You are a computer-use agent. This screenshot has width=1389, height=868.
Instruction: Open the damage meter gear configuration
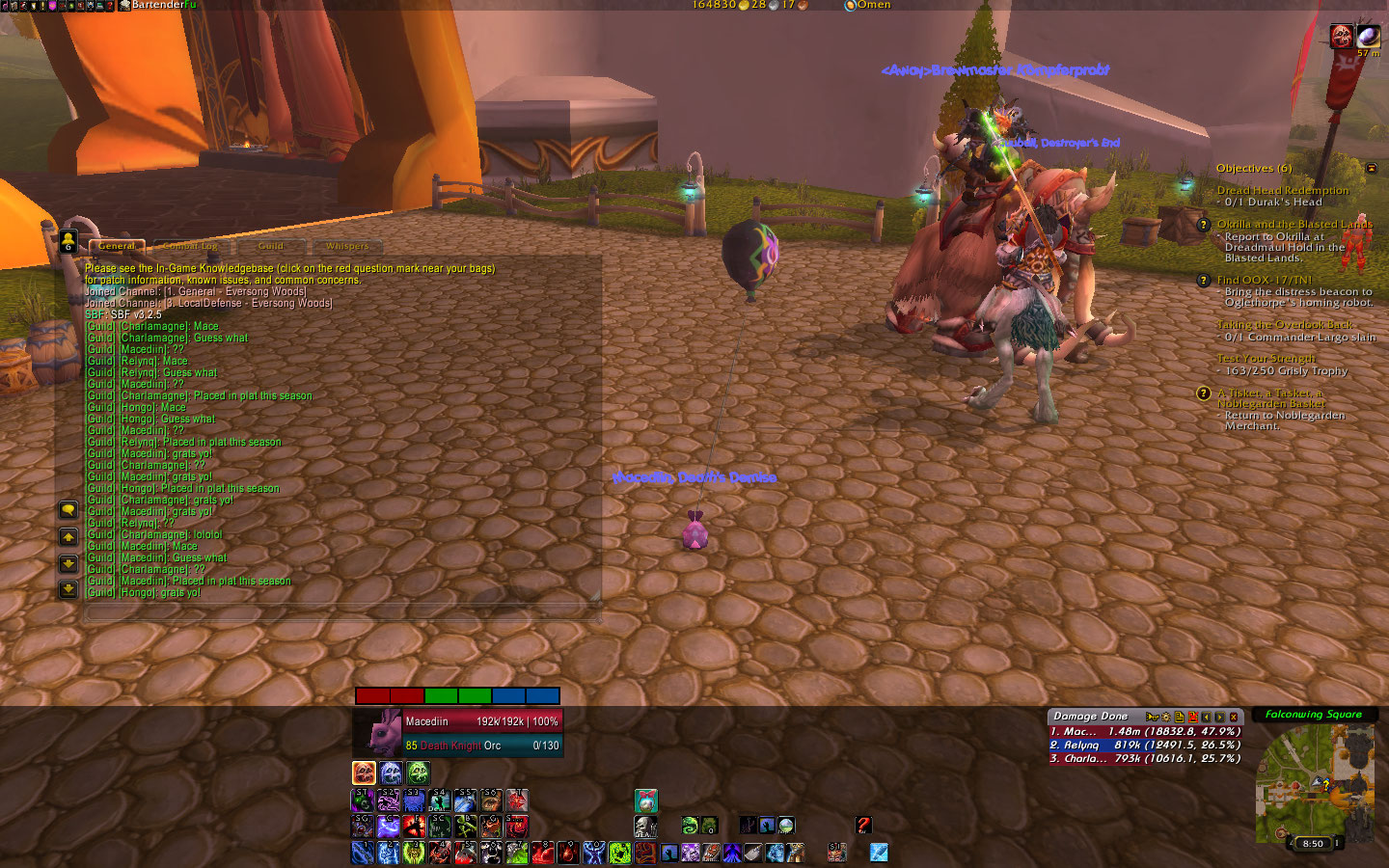click(x=1165, y=717)
